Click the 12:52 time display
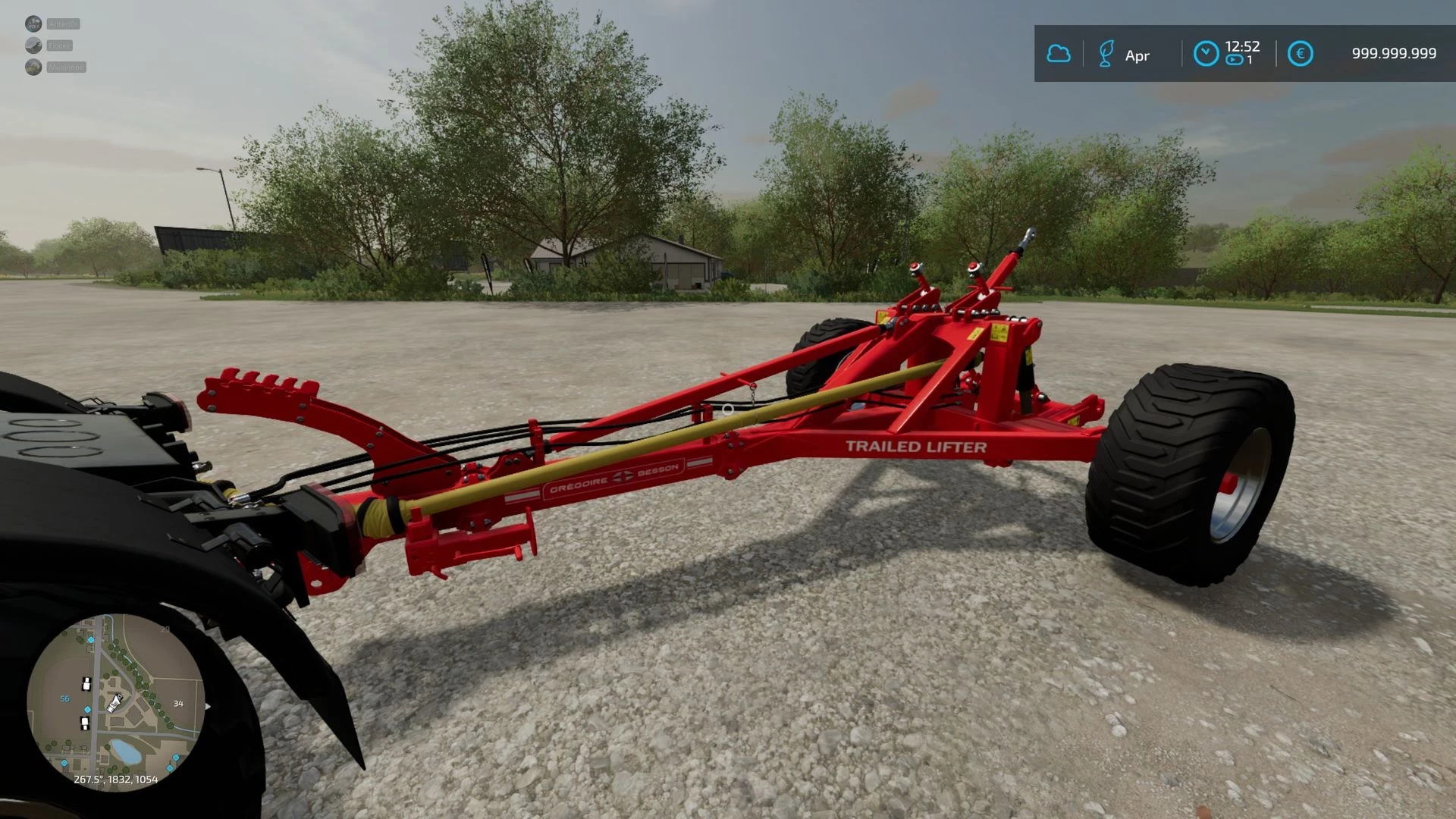 (x=1242, y=46)
